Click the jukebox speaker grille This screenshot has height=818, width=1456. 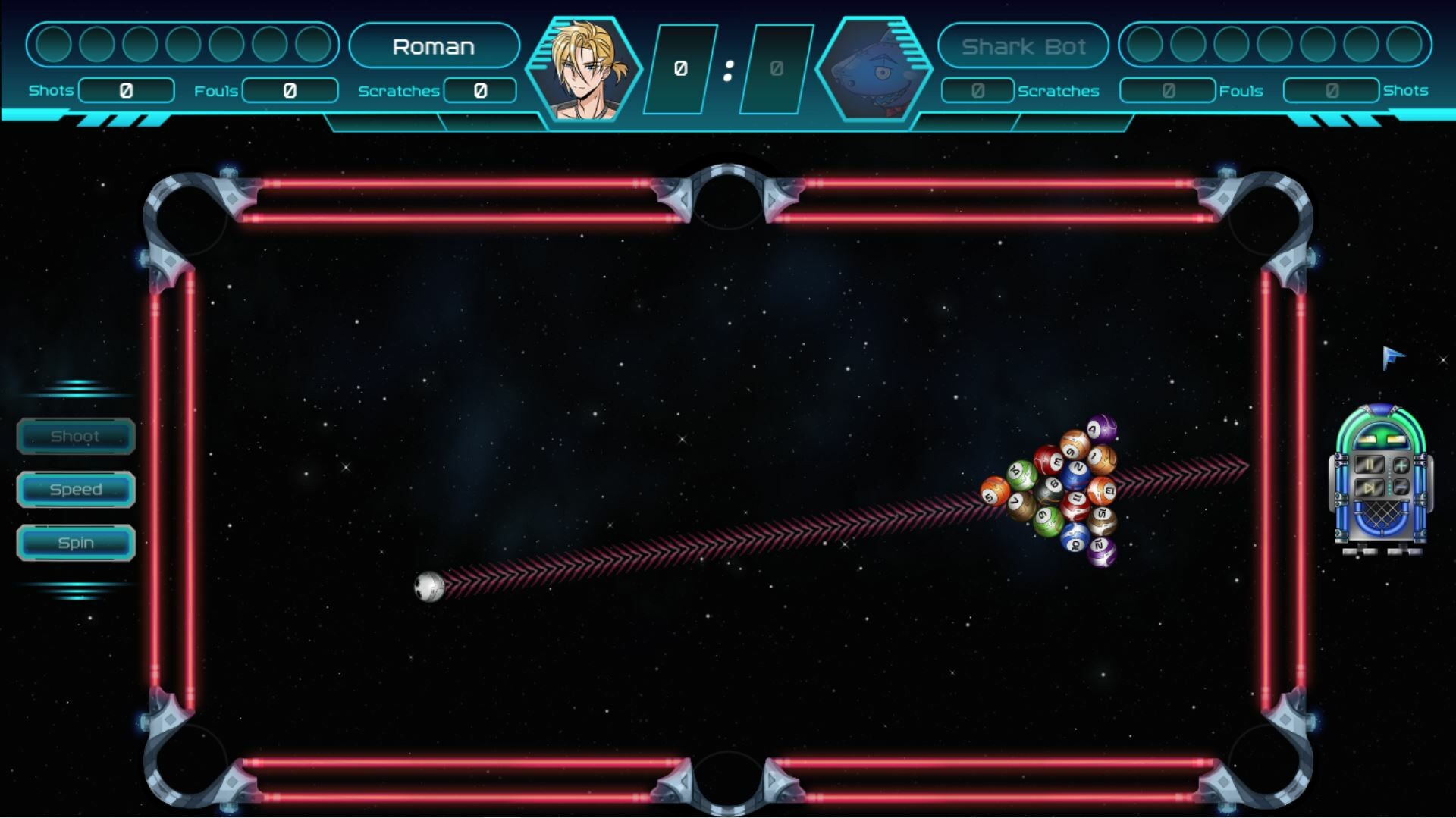(x=1382, y=514)
